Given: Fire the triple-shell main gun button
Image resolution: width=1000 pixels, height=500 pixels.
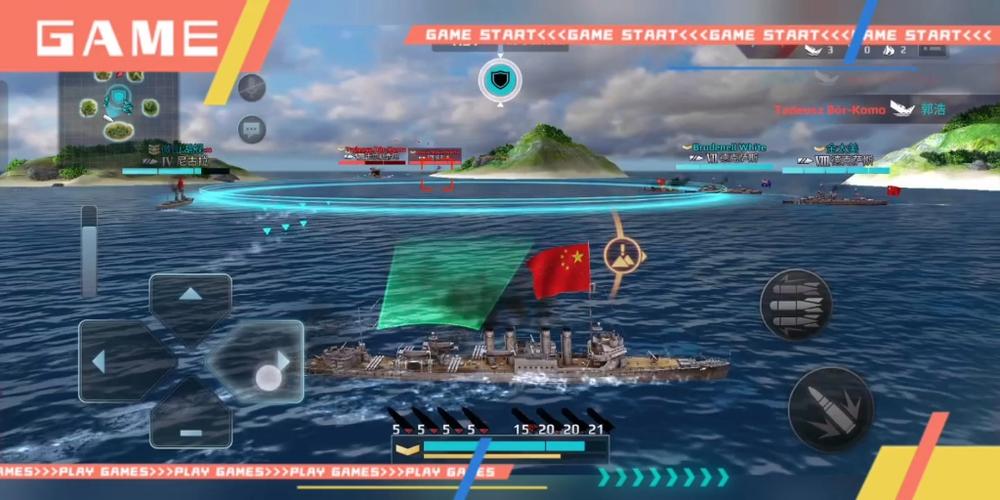Looking at the screenshot, I should (x=796, y=304).
